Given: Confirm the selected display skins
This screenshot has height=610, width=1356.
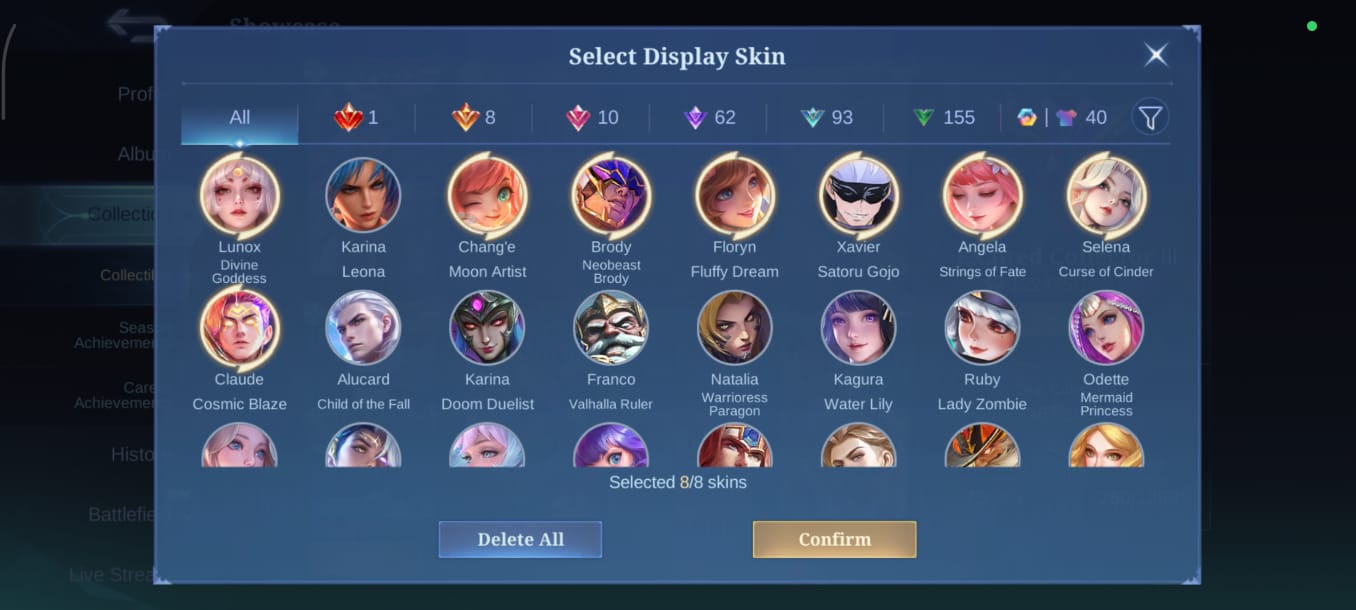Looking at the screenshot, I should coord(834,539).
